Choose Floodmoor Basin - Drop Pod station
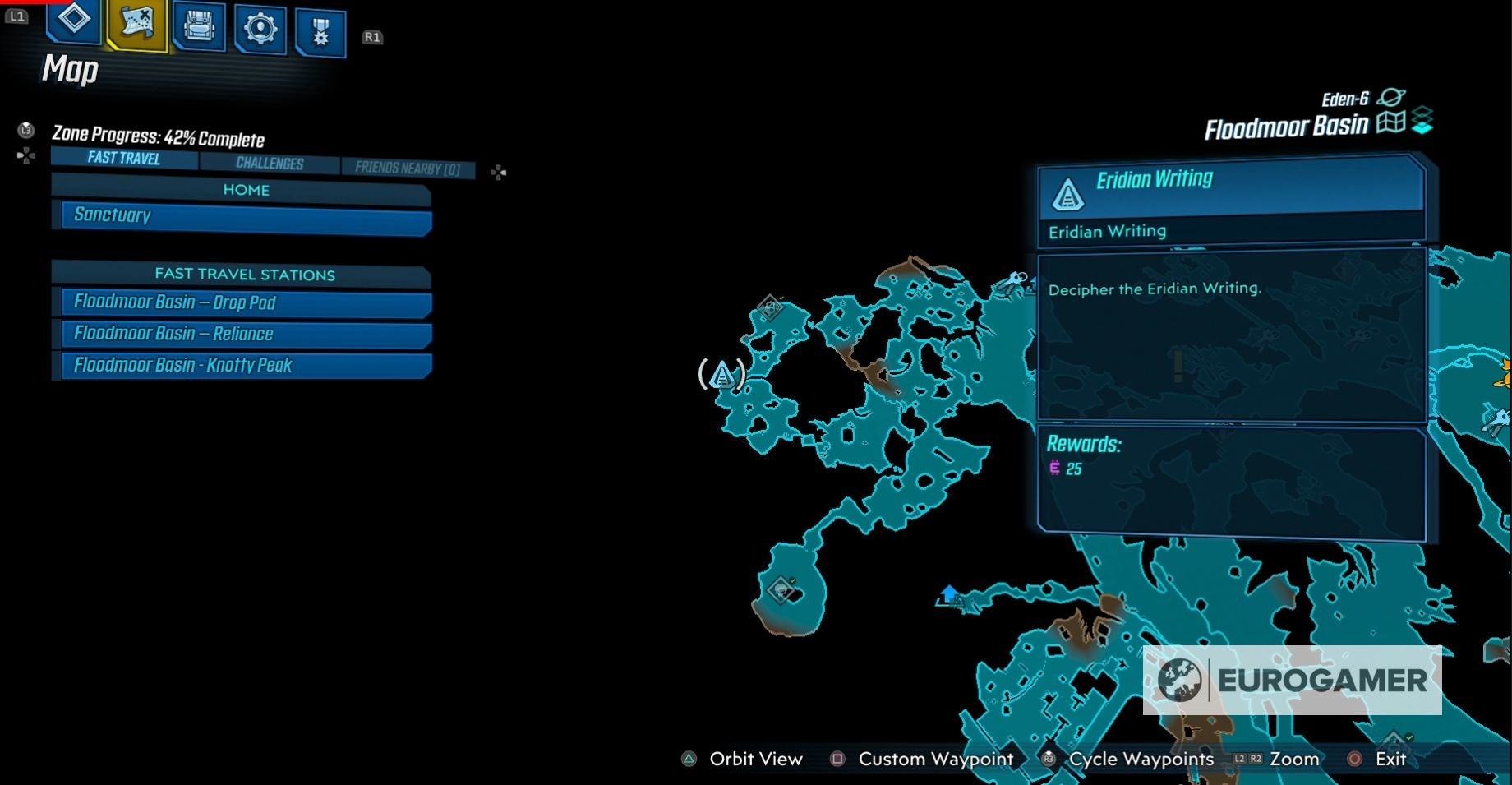Viewport: 1512px width, 785px height. tap(242, 303)
